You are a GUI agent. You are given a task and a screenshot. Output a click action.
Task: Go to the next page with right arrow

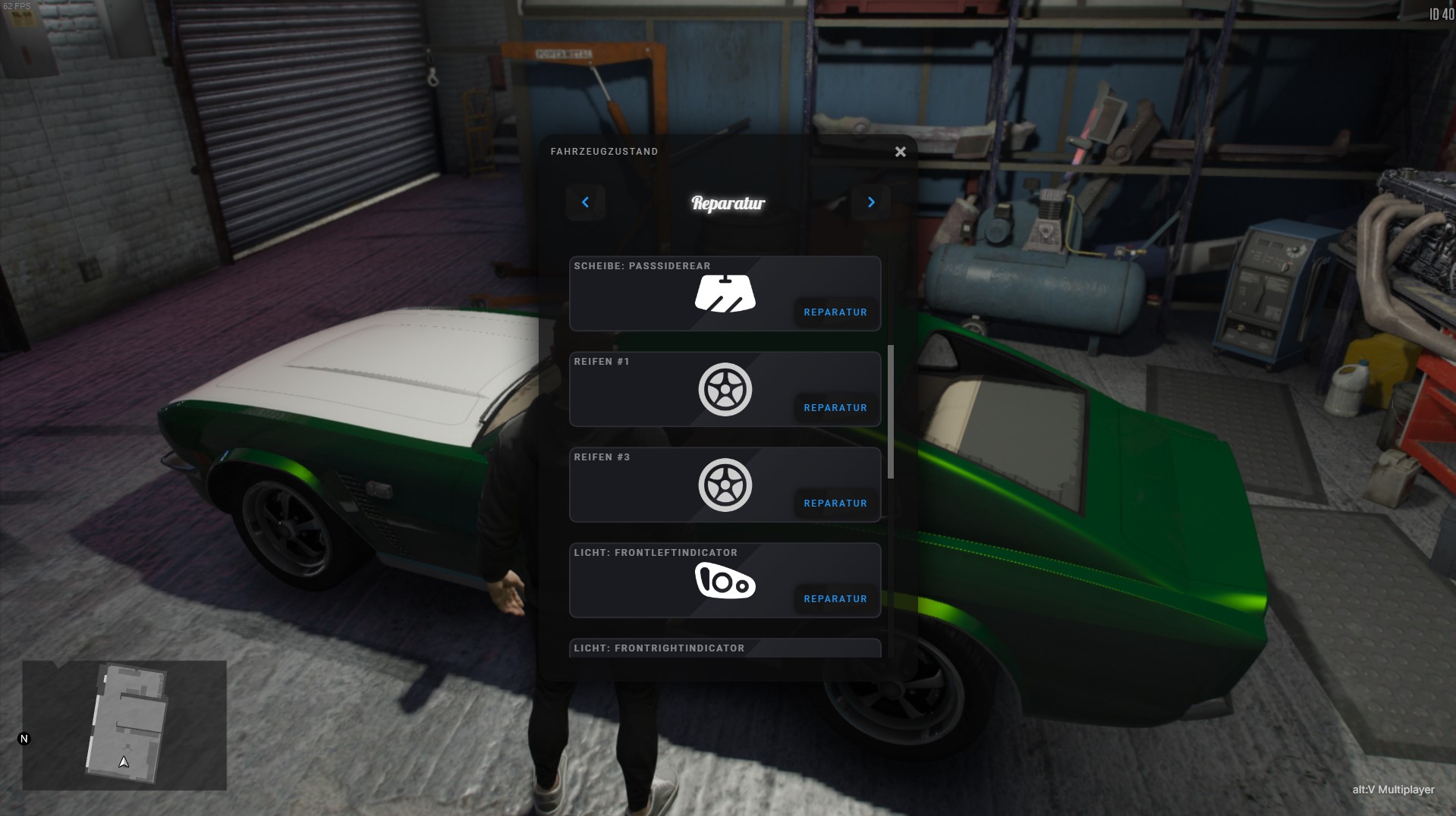(871, 202)
